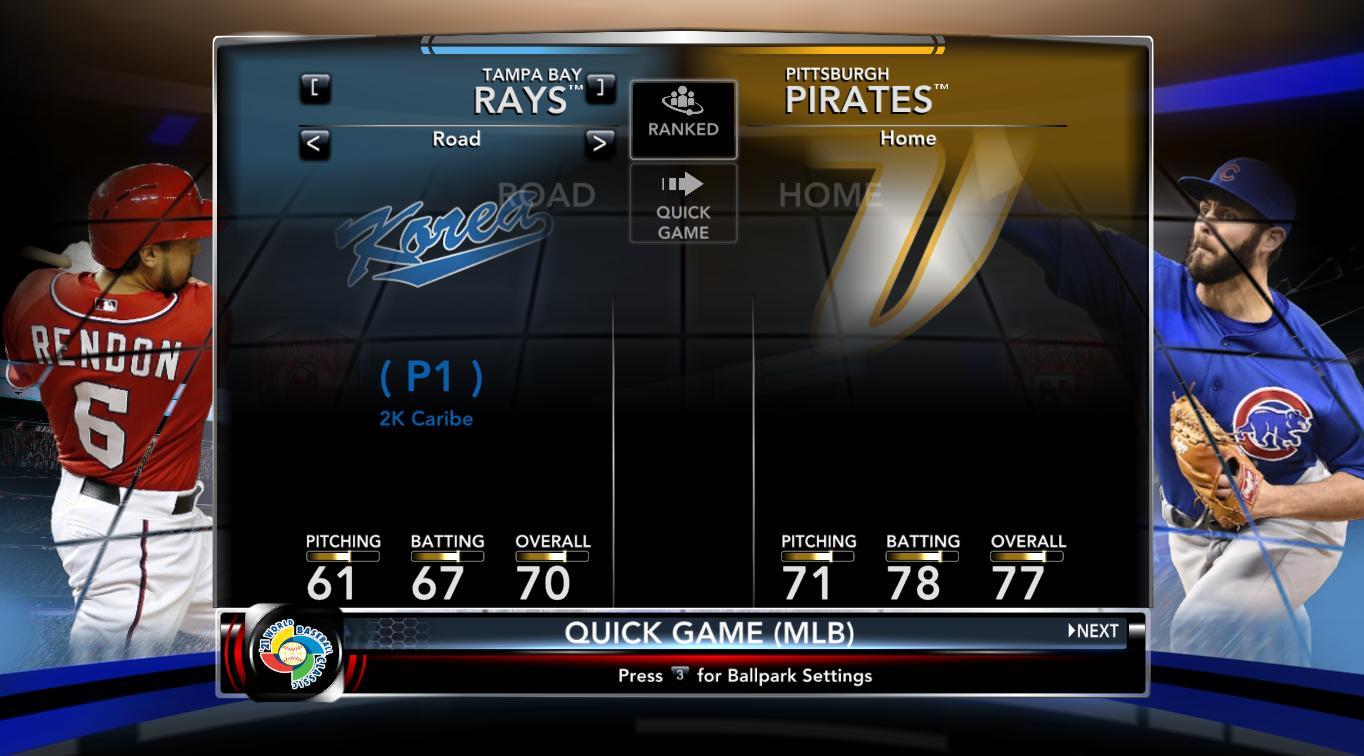The height and width of the screenshot is (756, 1364).
Task: Switch side with the left arrow
Action: pyautogui.click(x=314, y=143)
